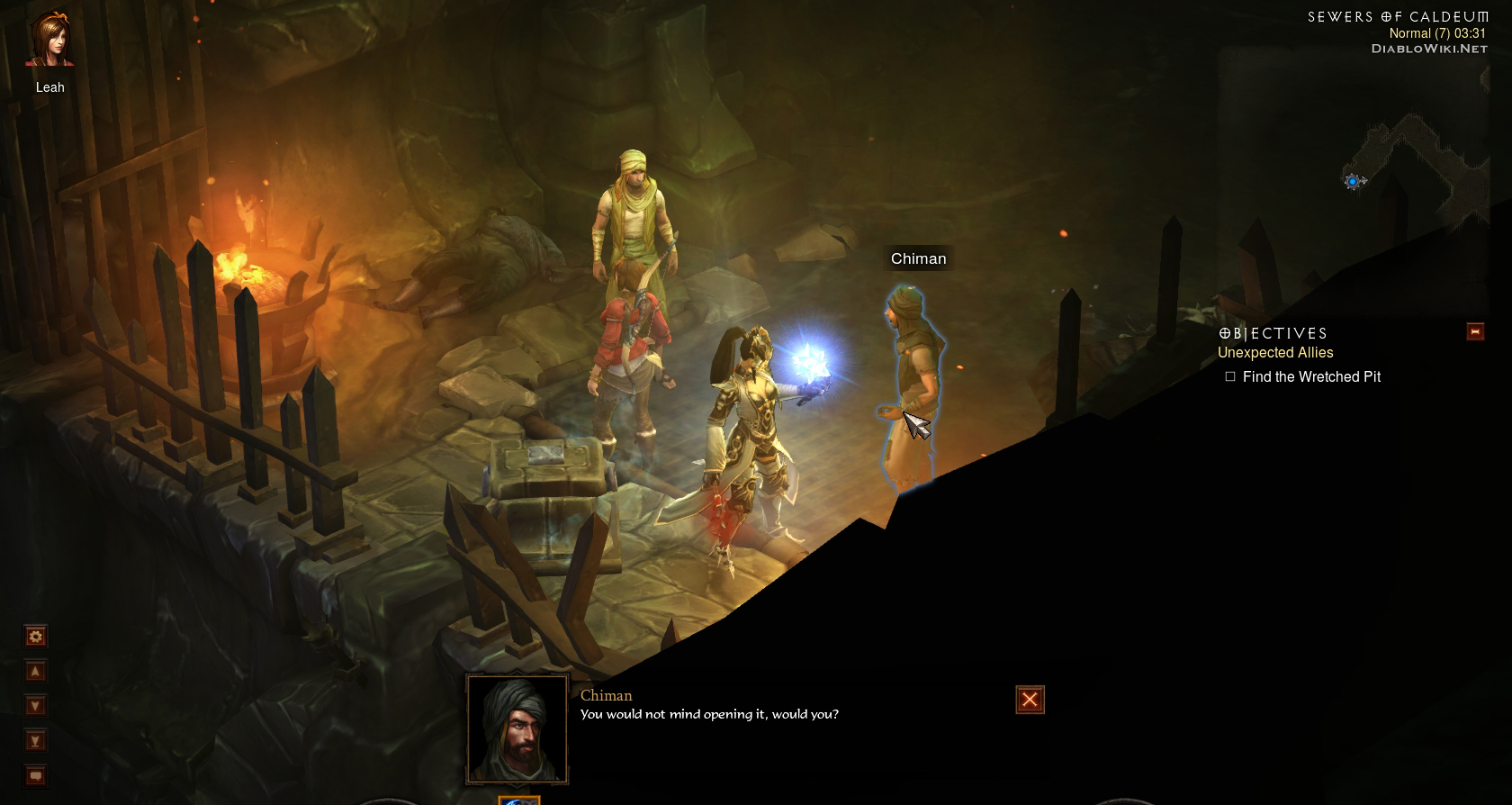Viewport: 1512px width, 805px height.
Task: Close the Chiman dialogue box
Action: tap(1030, 700)
